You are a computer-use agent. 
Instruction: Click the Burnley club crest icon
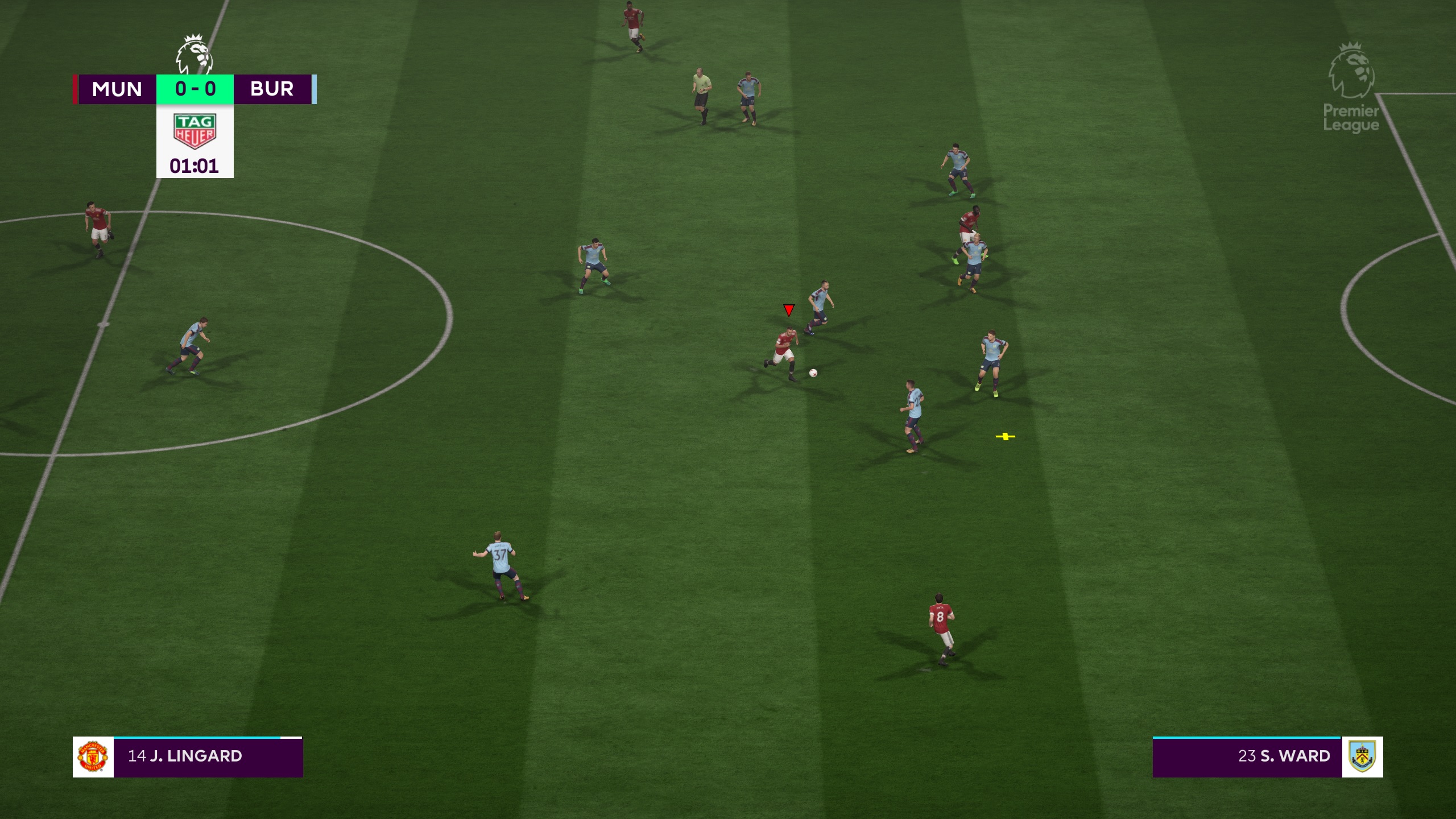[1362, 756]
